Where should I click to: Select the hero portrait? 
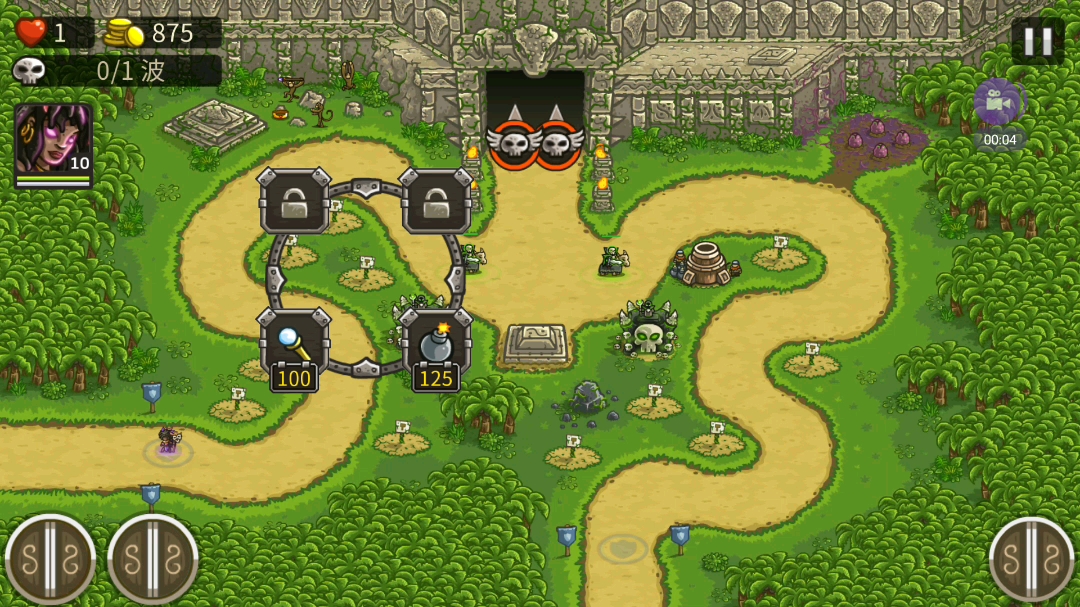coord(53,144)
